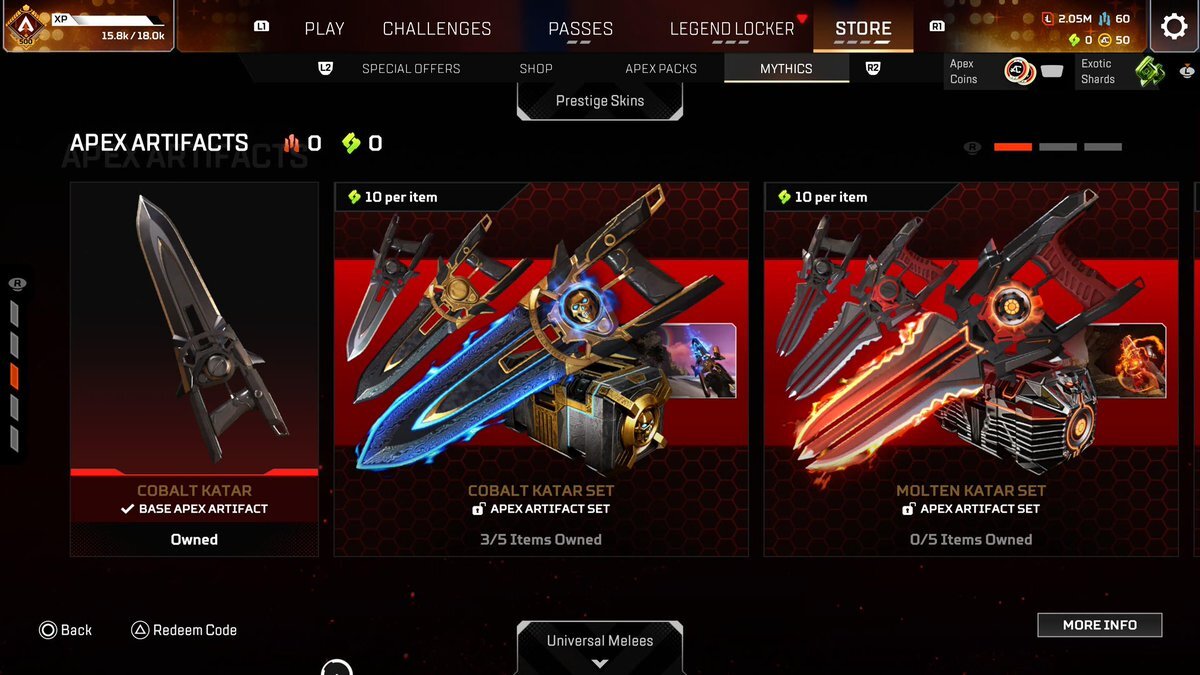Switch to the Shop sub-tab
This screenshot has height=675, width=1200.
point(536,68)
